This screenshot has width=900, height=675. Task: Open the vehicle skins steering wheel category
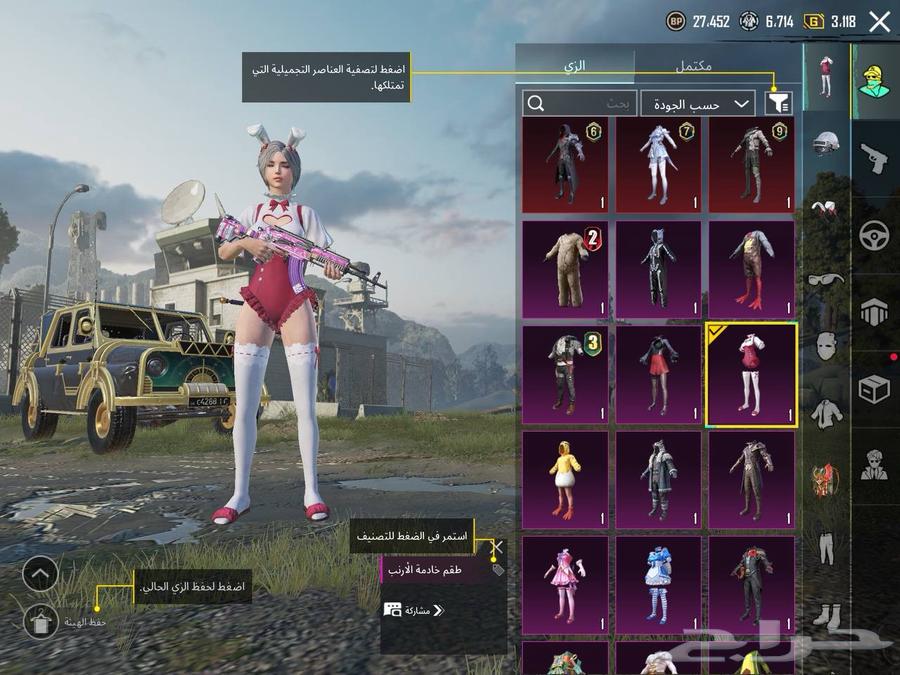tap(875, 236)
